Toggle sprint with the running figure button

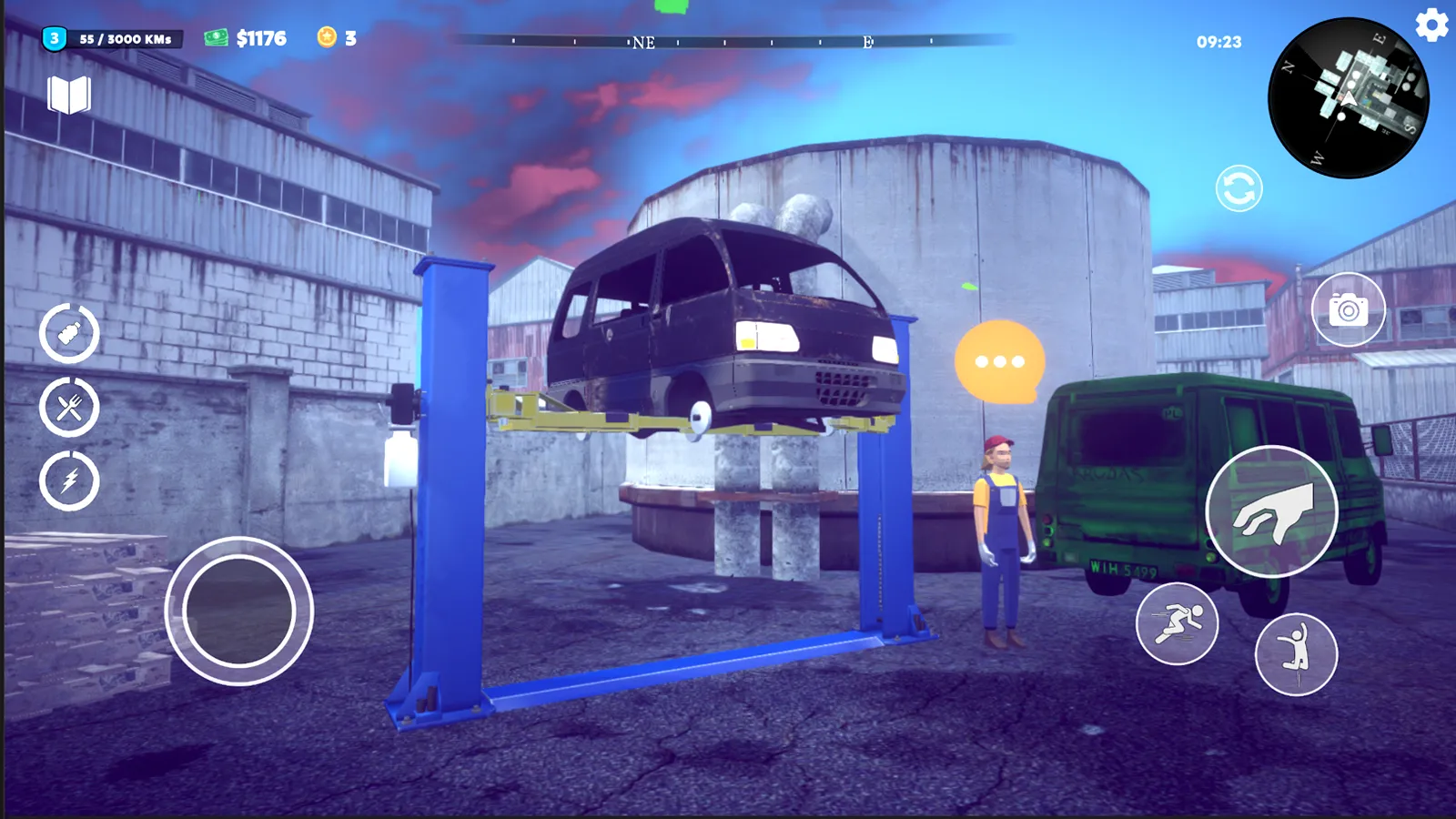[1178, 622]
